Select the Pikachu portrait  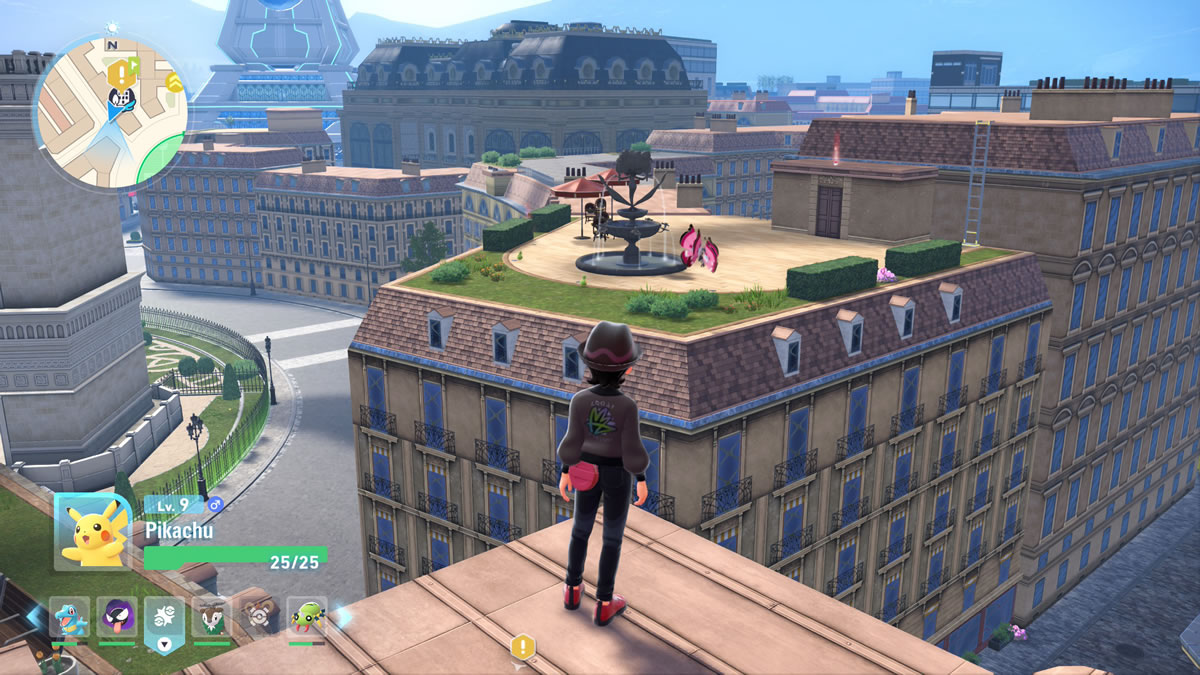pyautogui.click(x=92, y=530)
